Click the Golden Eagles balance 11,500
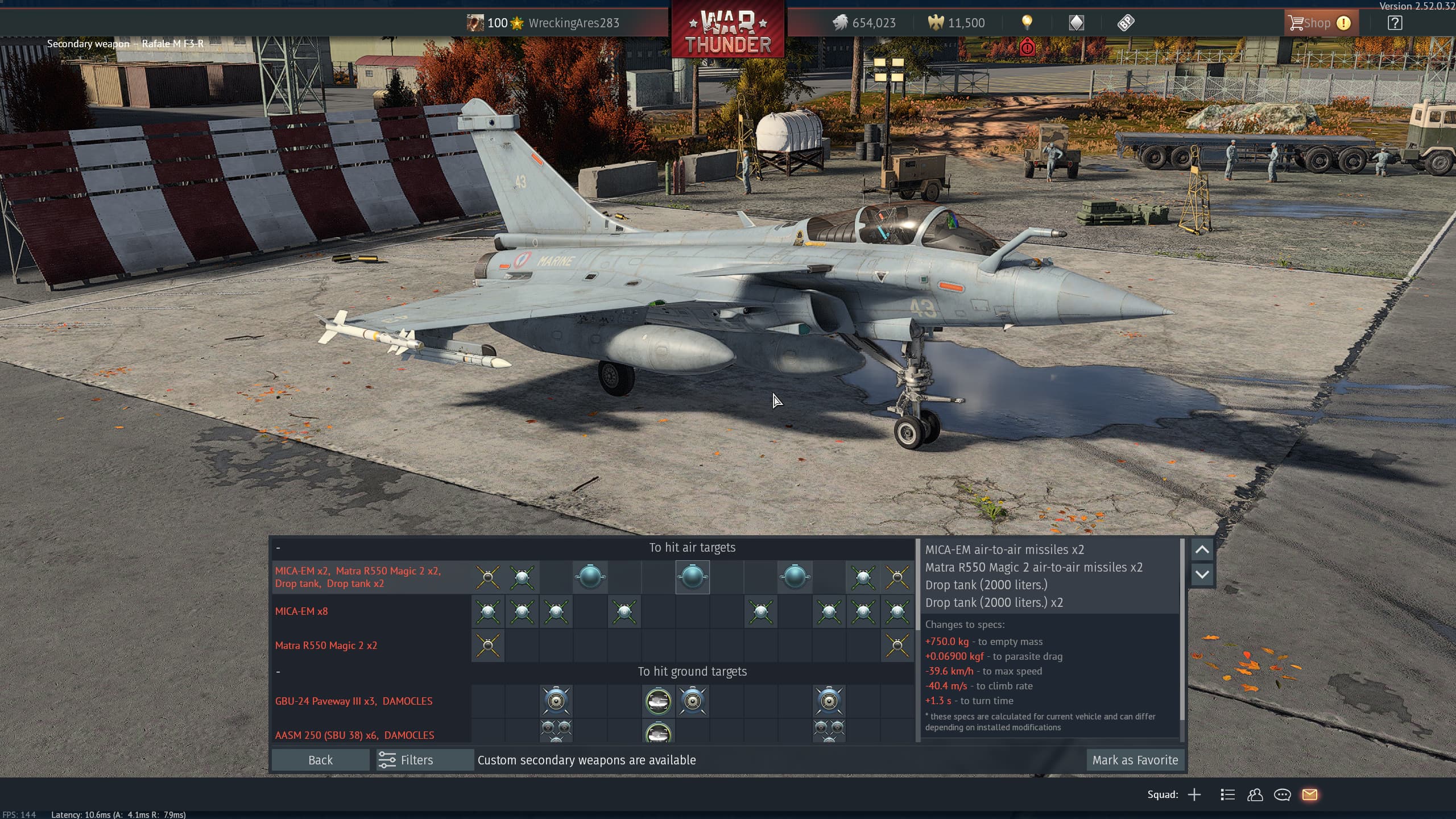This screenshot has width=1456, height=819. pos(957,23)
